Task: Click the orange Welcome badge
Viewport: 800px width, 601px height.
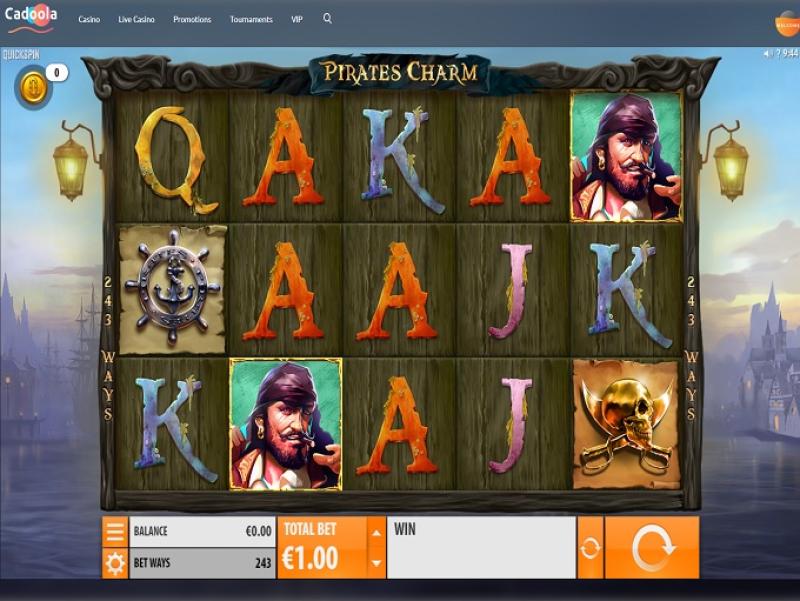Action: 787,22
